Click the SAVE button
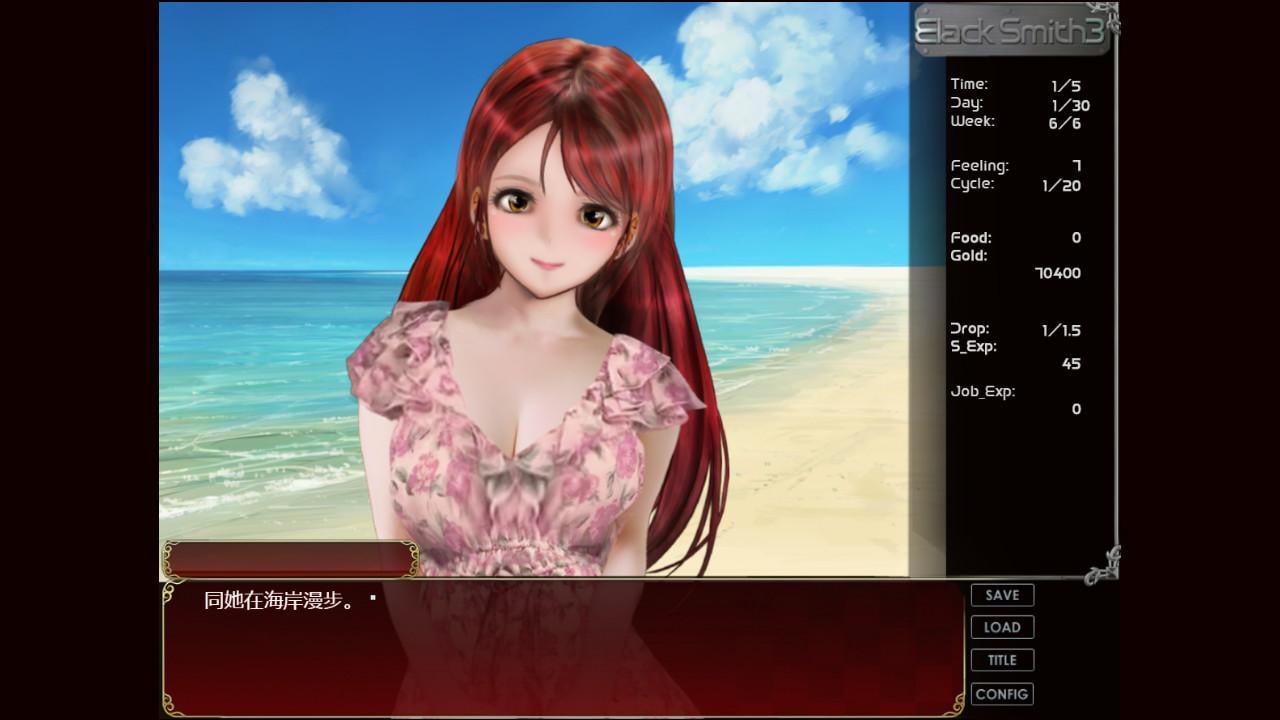This screenshot has width=1280, height=720. [x=1001, y=594]
